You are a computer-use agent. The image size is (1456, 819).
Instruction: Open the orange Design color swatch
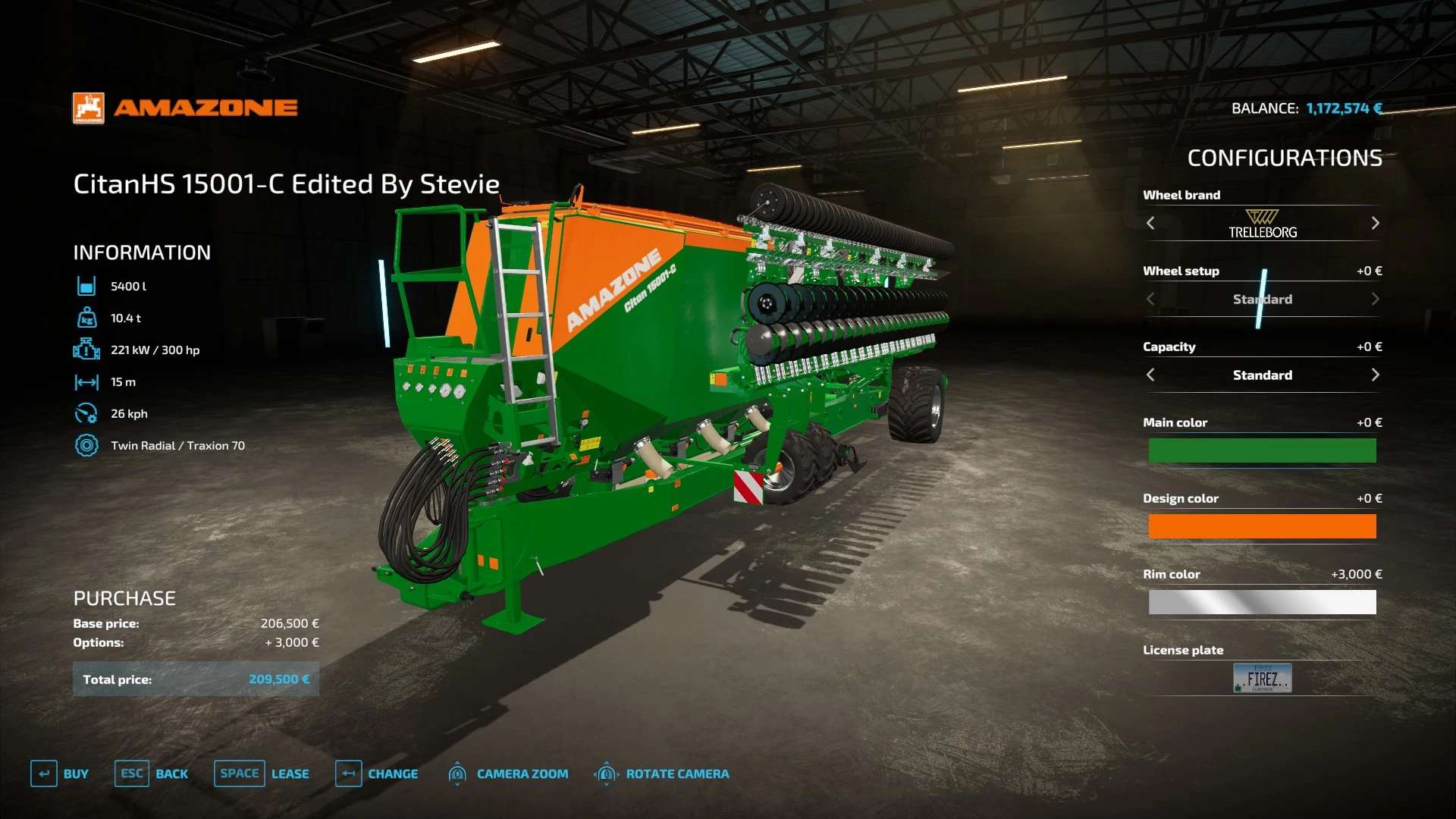click(1262, 526)
